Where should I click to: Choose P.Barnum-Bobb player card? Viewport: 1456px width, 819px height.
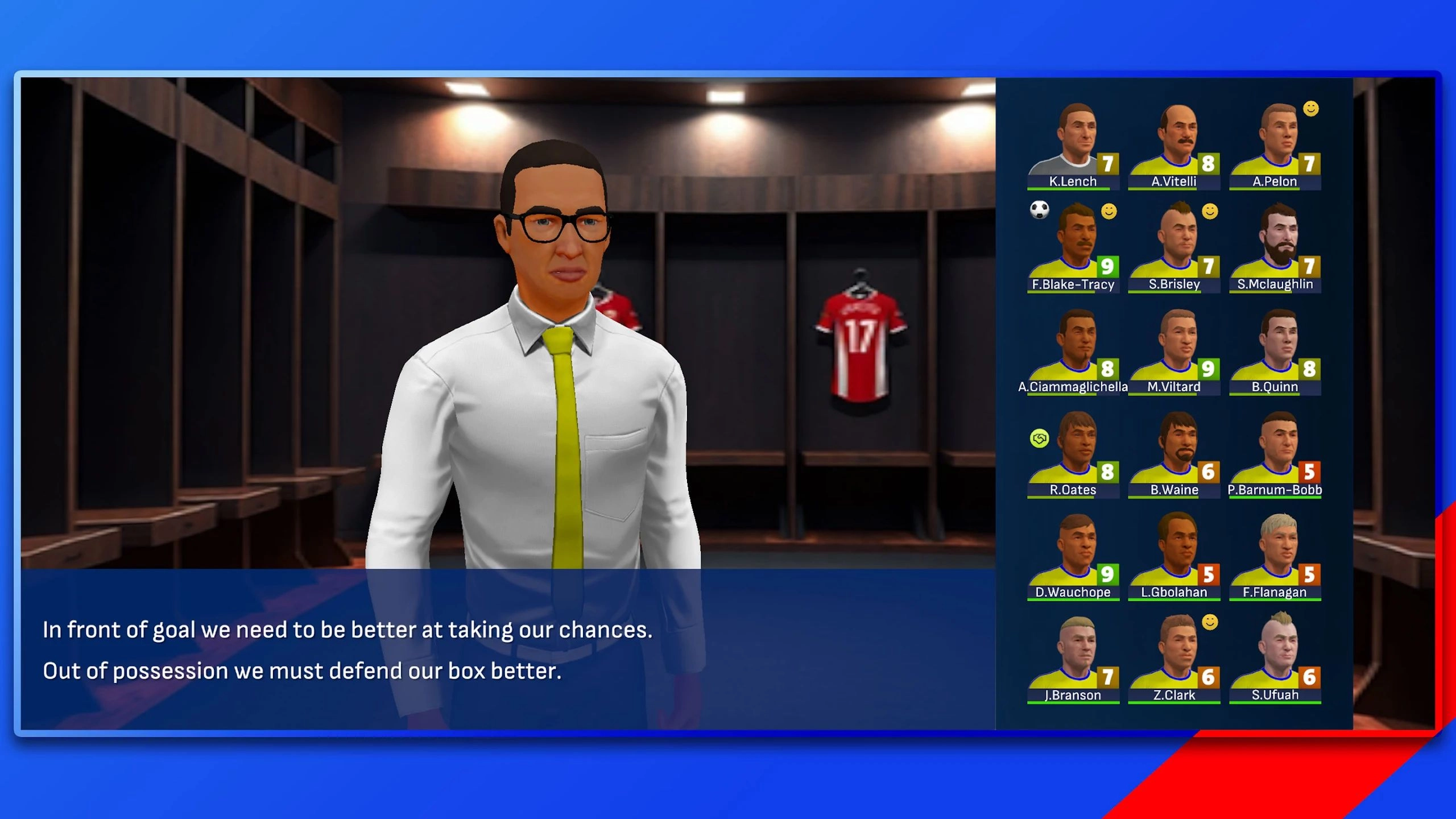pyautogui.click(x=1275, y=454)
